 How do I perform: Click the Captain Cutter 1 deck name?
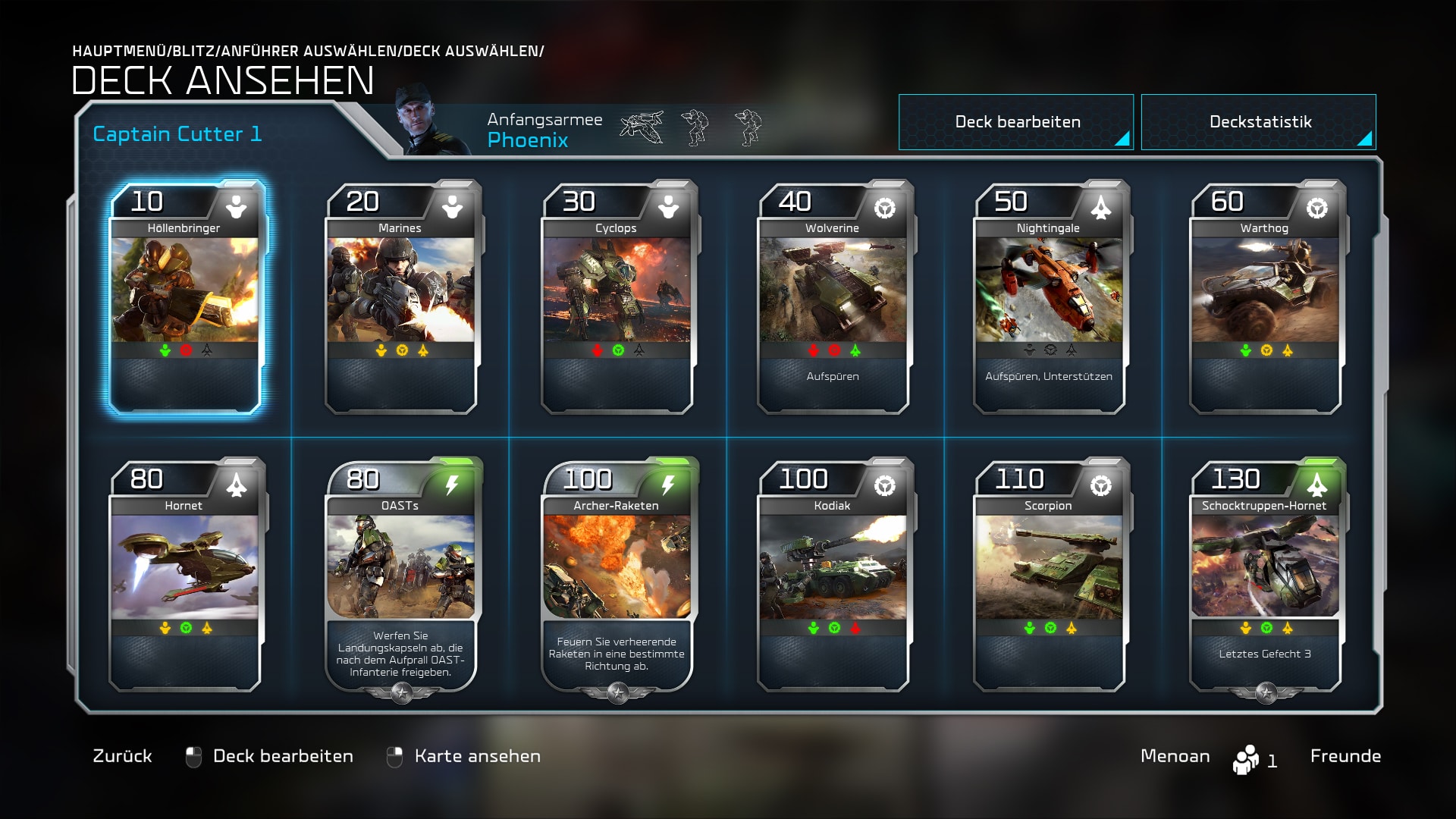[x=177, y=134]
